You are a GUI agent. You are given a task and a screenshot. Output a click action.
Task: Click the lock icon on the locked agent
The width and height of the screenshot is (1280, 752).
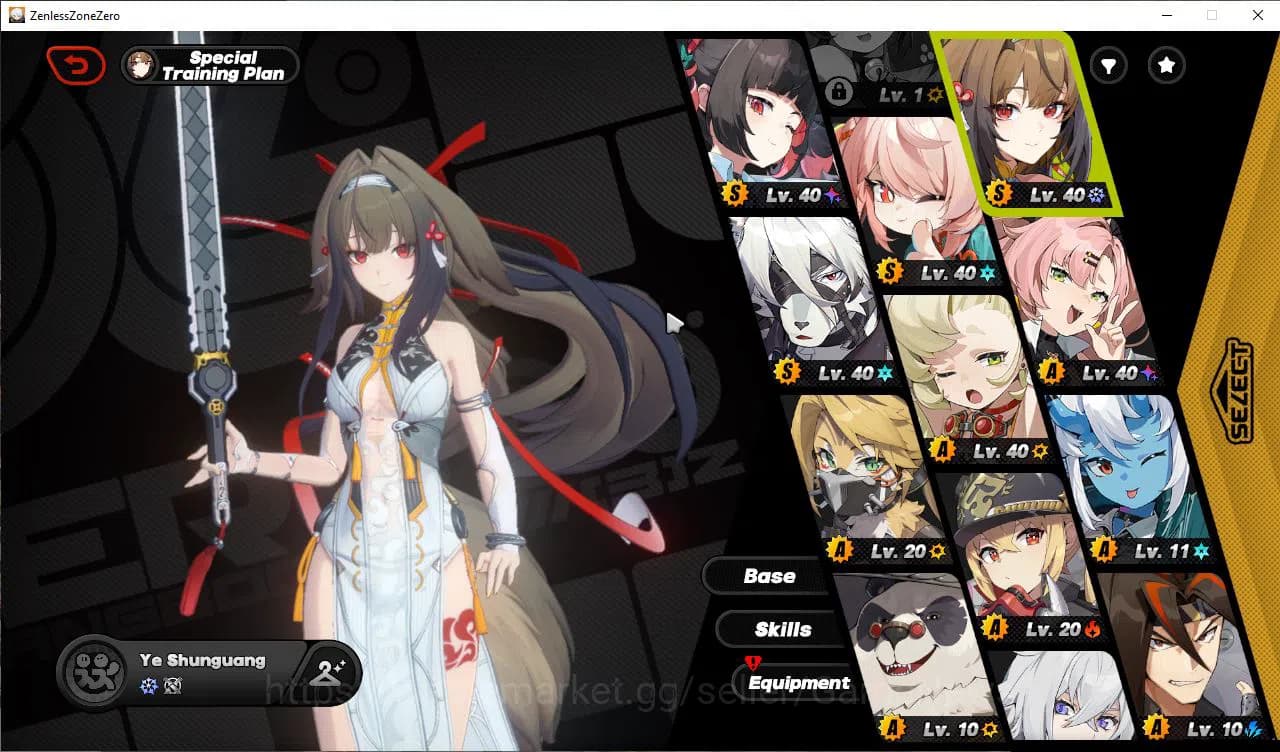click(841, 91)
